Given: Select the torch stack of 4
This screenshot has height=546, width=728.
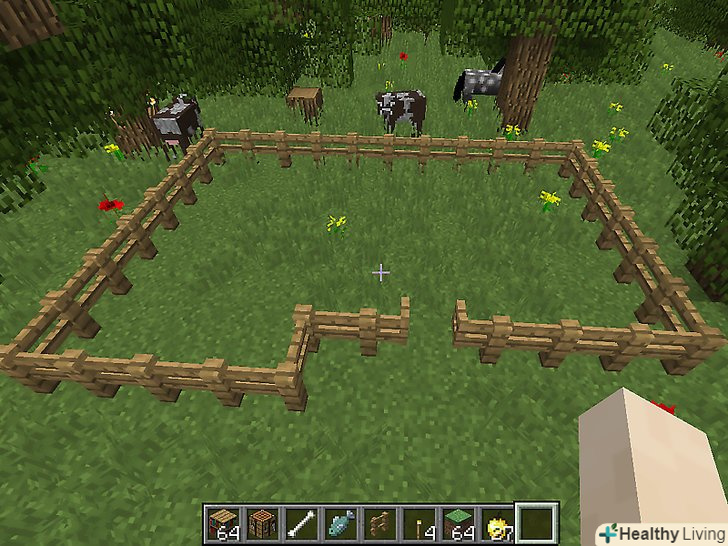Looking at the screenshot, I should click(417, 523).
